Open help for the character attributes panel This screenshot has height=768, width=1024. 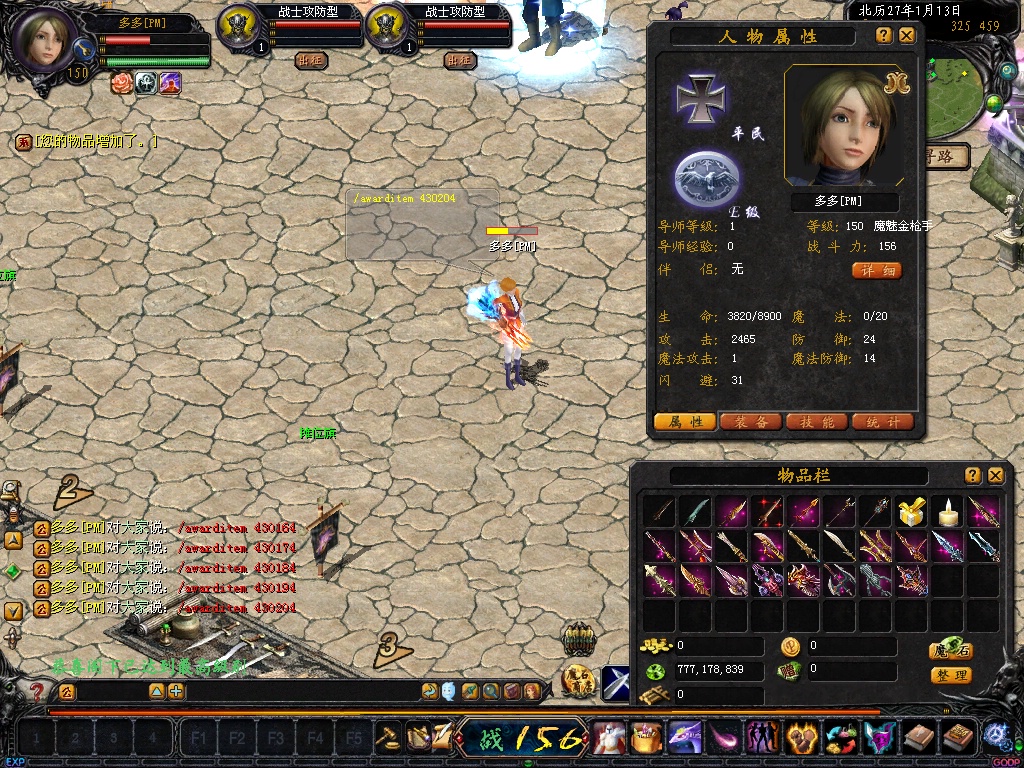tap(884, 35)
